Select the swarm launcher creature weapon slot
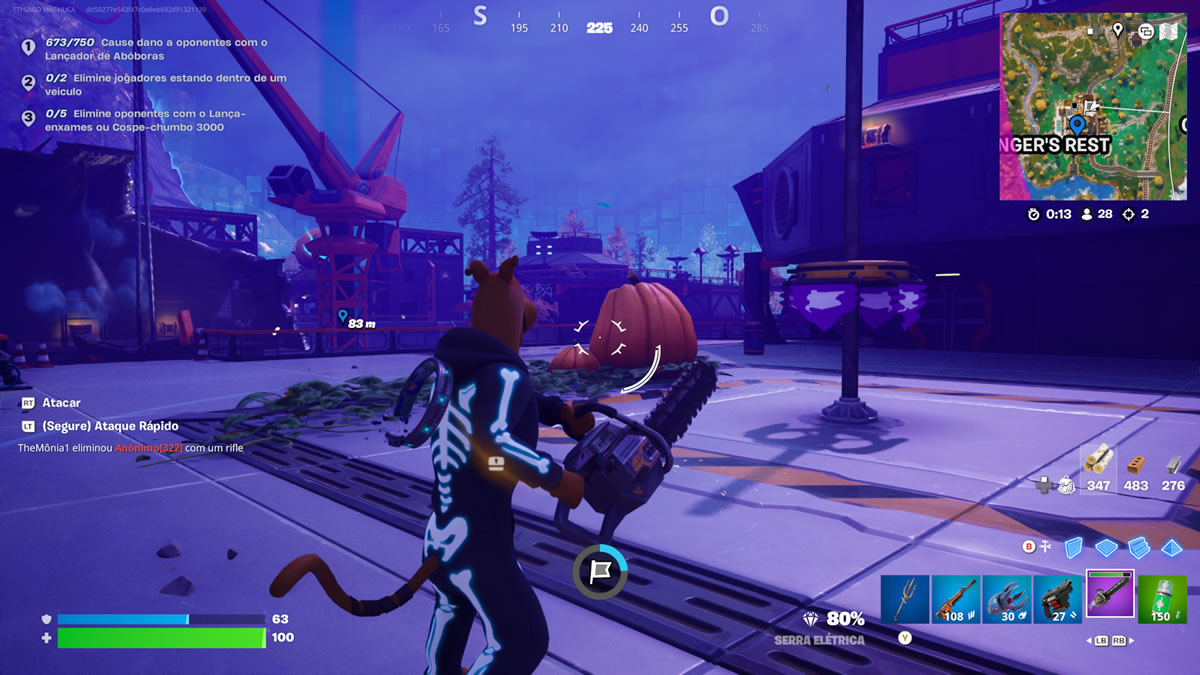The width and height of the screenshot is (1200, 675). tap(1007, 599)
